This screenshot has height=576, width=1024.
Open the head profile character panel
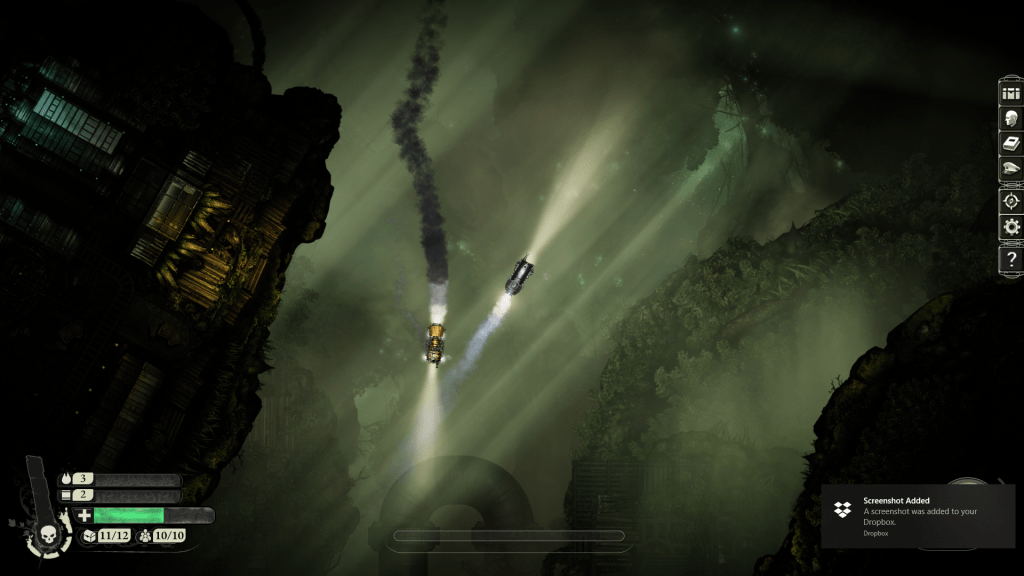pos(1011,118)
